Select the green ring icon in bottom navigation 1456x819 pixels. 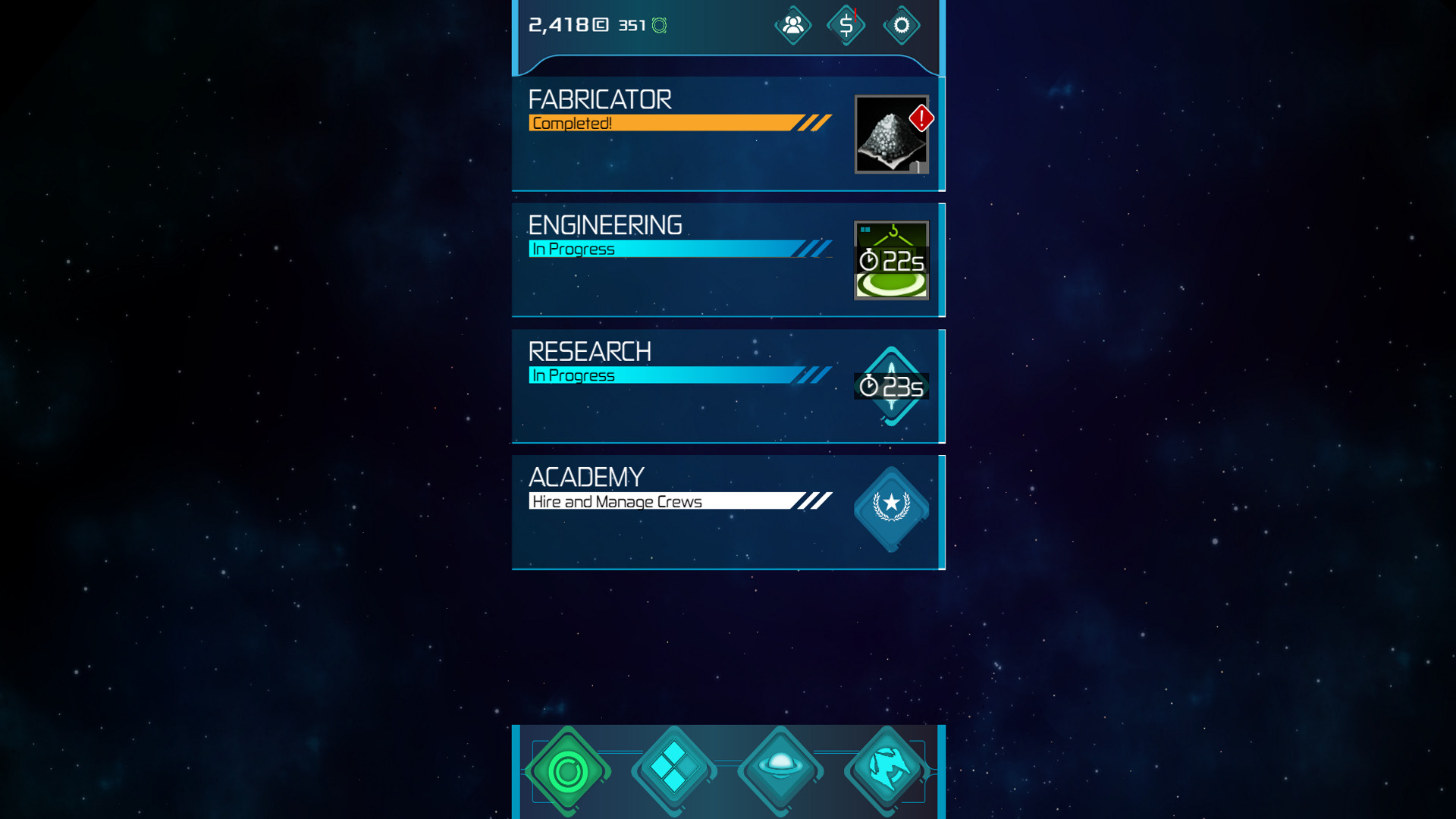pos(569,770)
